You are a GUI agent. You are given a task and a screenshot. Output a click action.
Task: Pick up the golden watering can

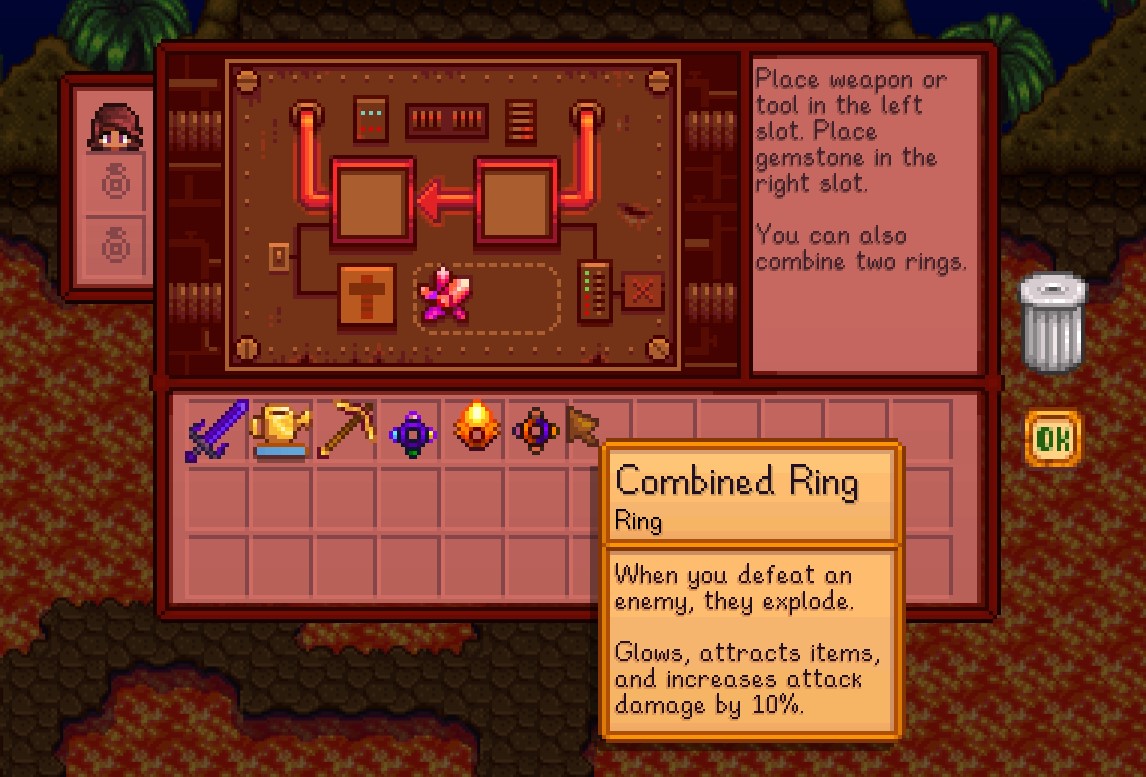pyautogui.click(x=280, y=430)
